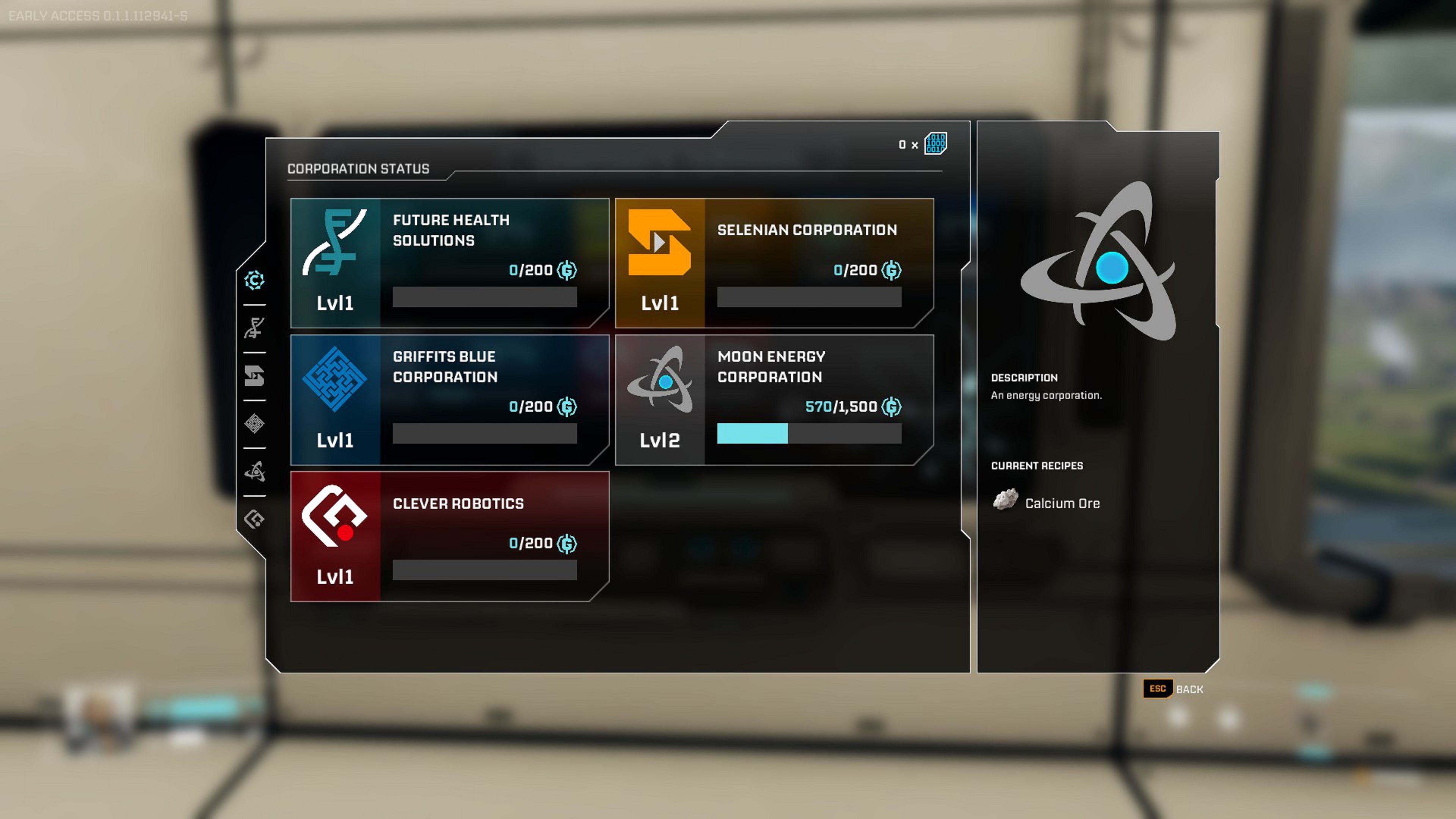Screen dimensions: 1456x819
Task: Select the Future Health Solutions card
Action: click(449, 261)
